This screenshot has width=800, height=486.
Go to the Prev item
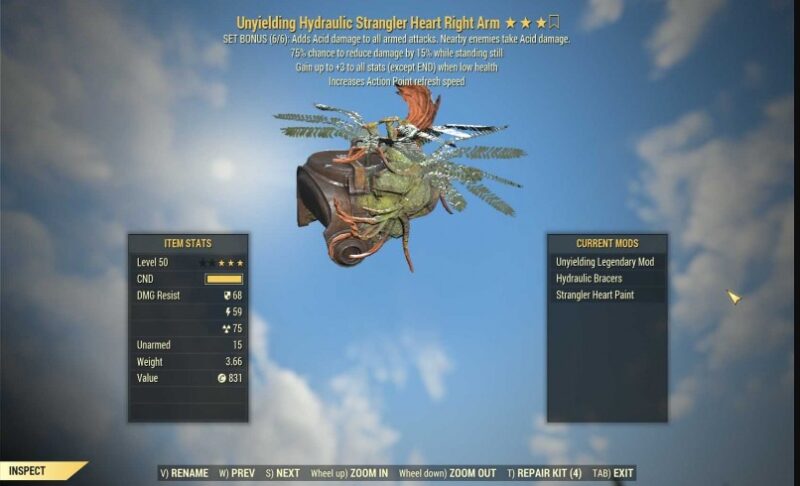coord(238,474)
